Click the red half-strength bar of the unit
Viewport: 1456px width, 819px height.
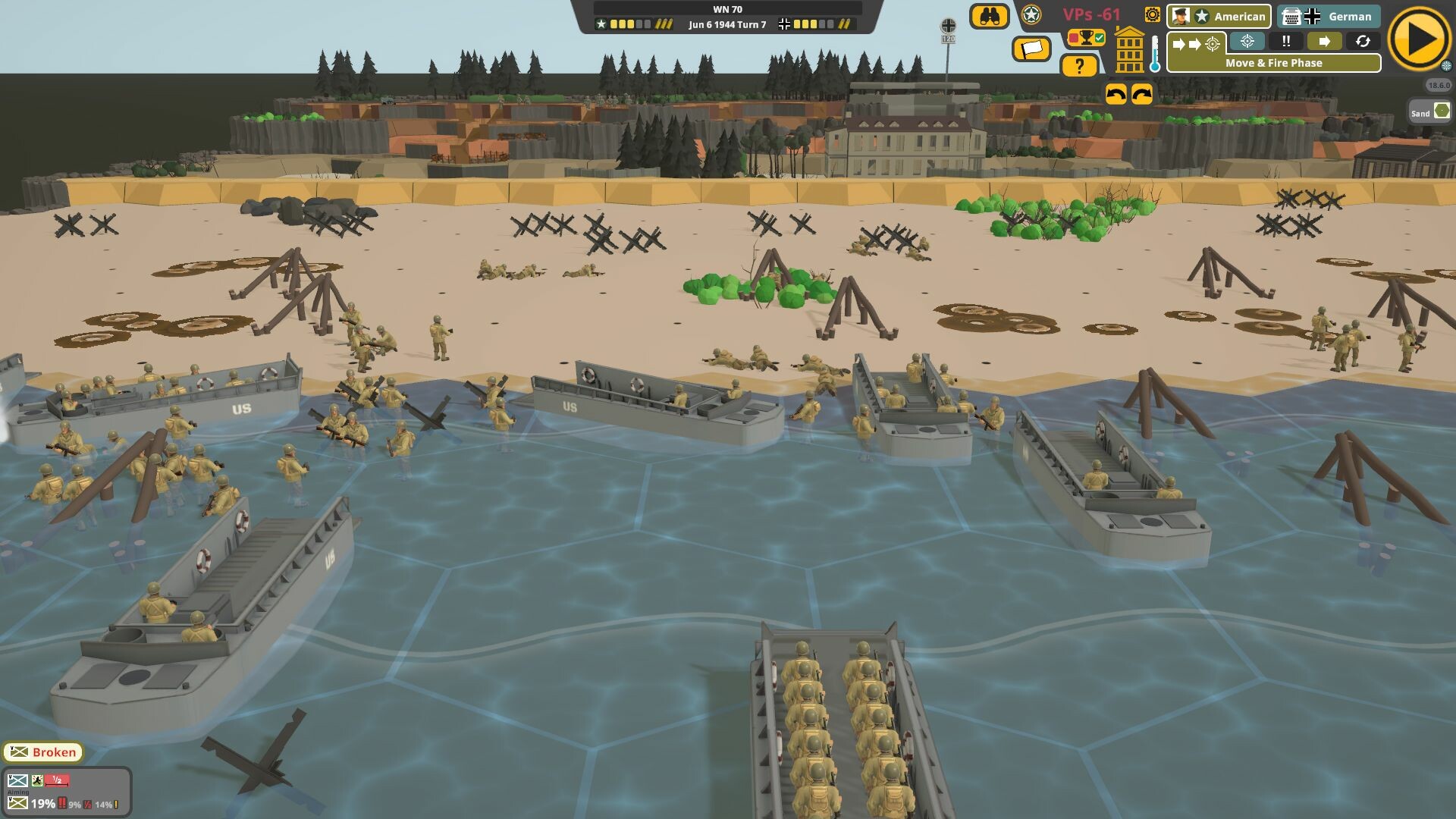[57, 780]
